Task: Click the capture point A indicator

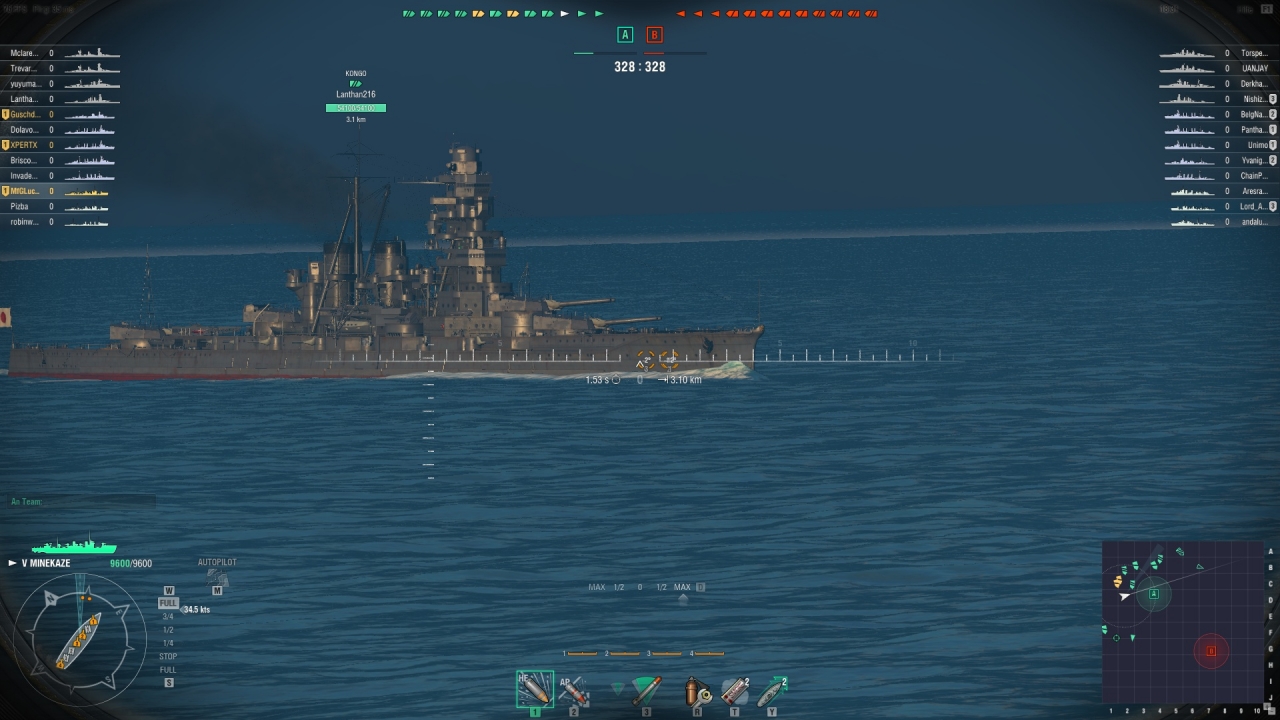Action: [625, 35]
